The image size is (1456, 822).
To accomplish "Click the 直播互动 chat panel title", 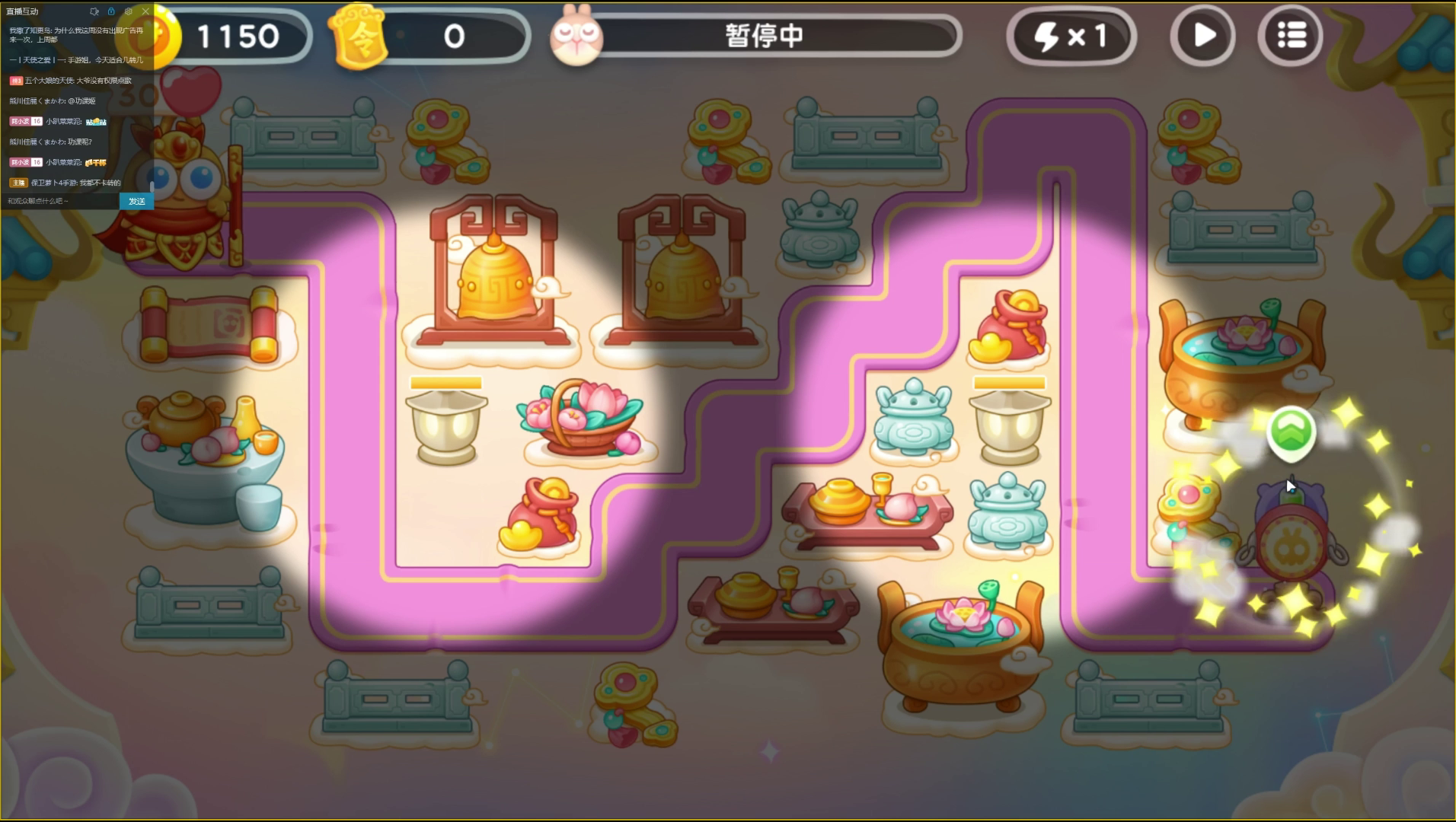I will (x=21, y=11).
